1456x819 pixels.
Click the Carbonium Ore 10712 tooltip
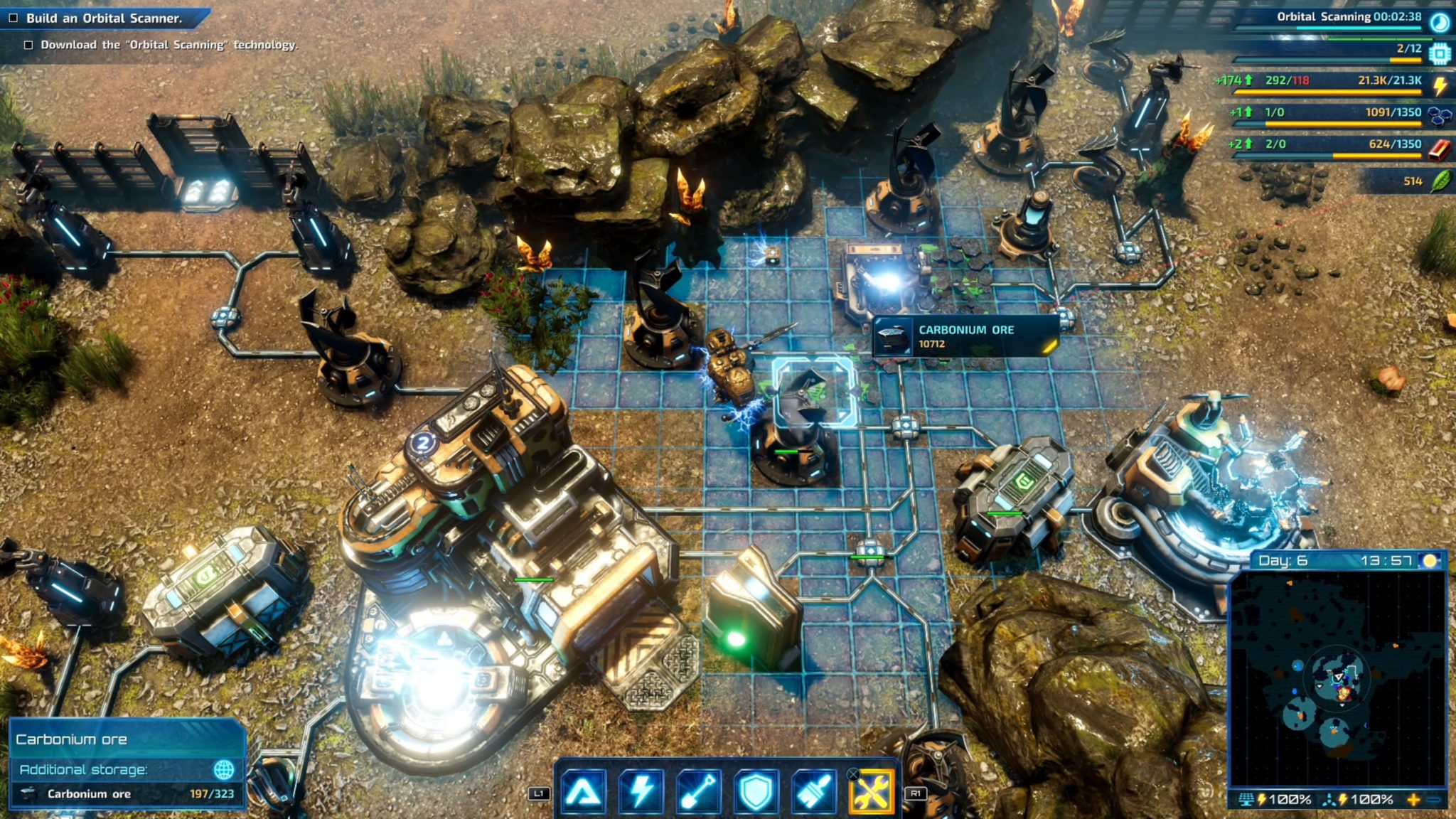coord(964,336)
